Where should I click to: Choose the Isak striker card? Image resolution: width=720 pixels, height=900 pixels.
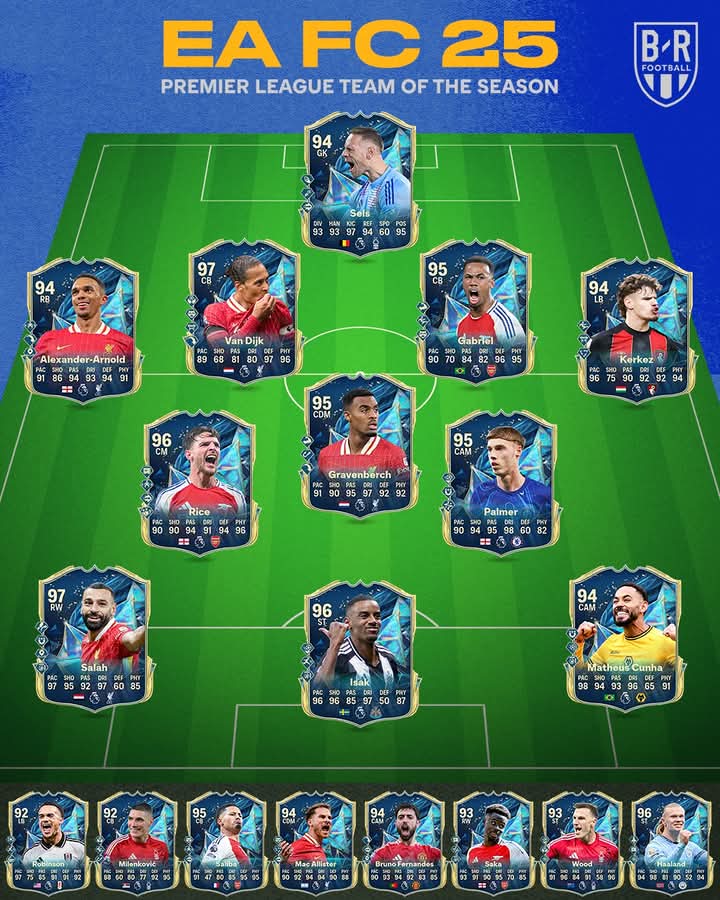(x=359, y=651)
